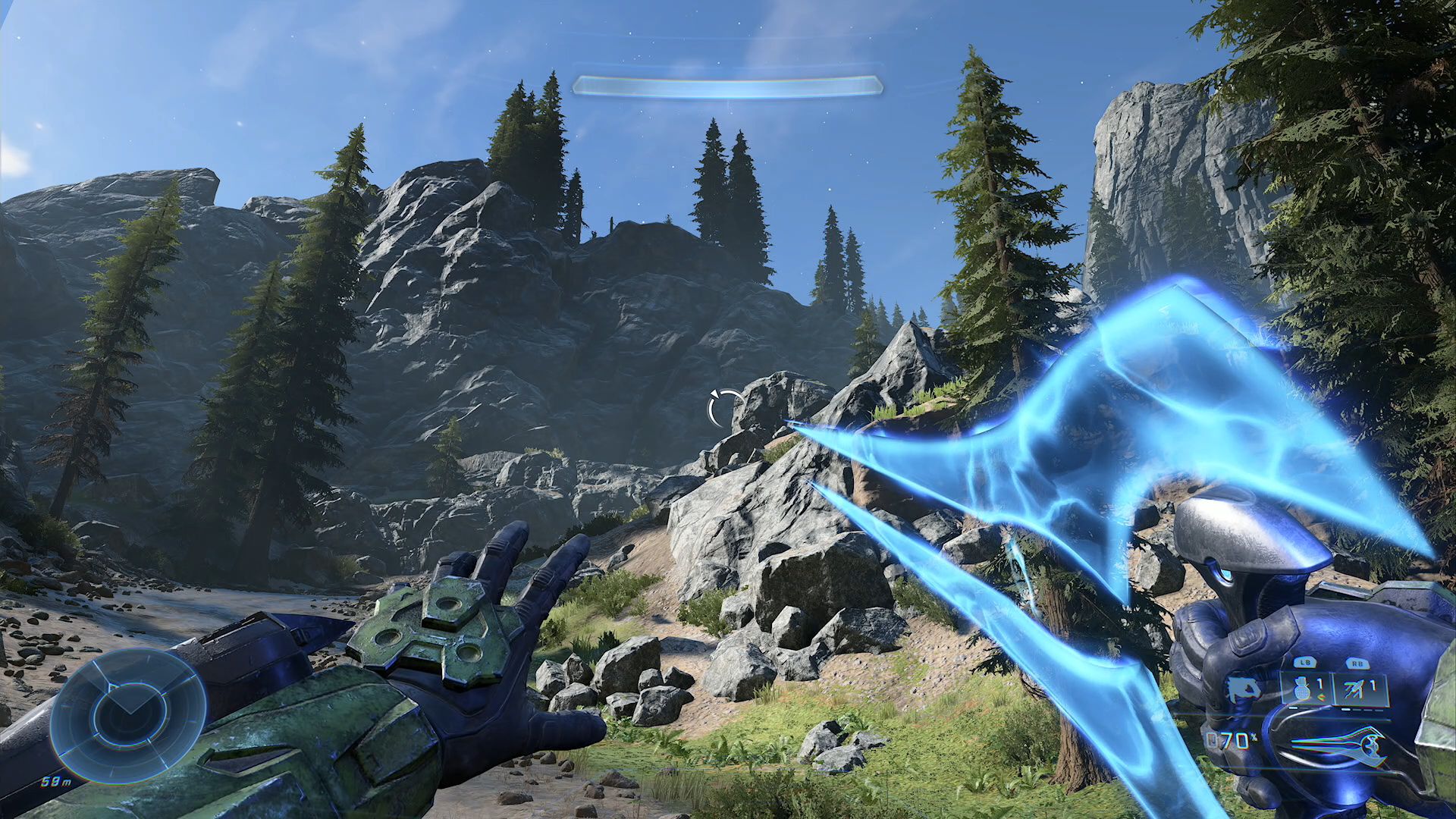
Task: Switch to the secondary pistol weapon icon
Action: tap(1242, 689)
